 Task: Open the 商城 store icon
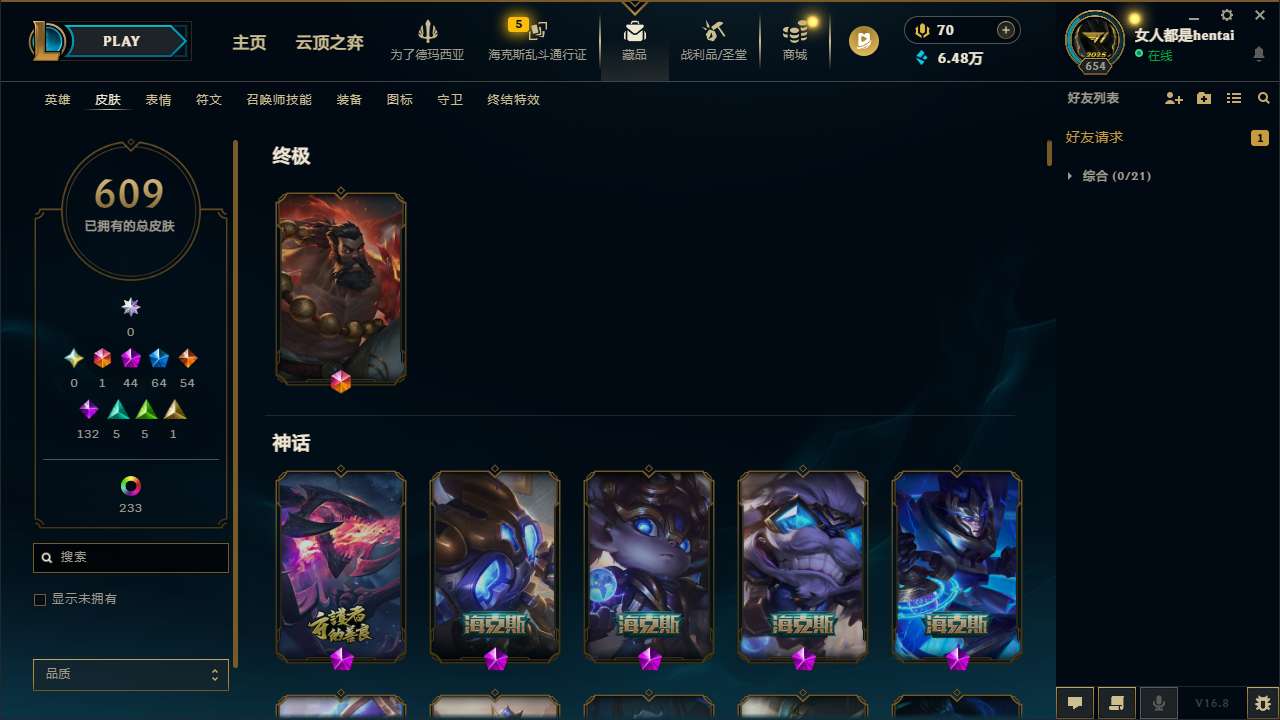[794, 40]
